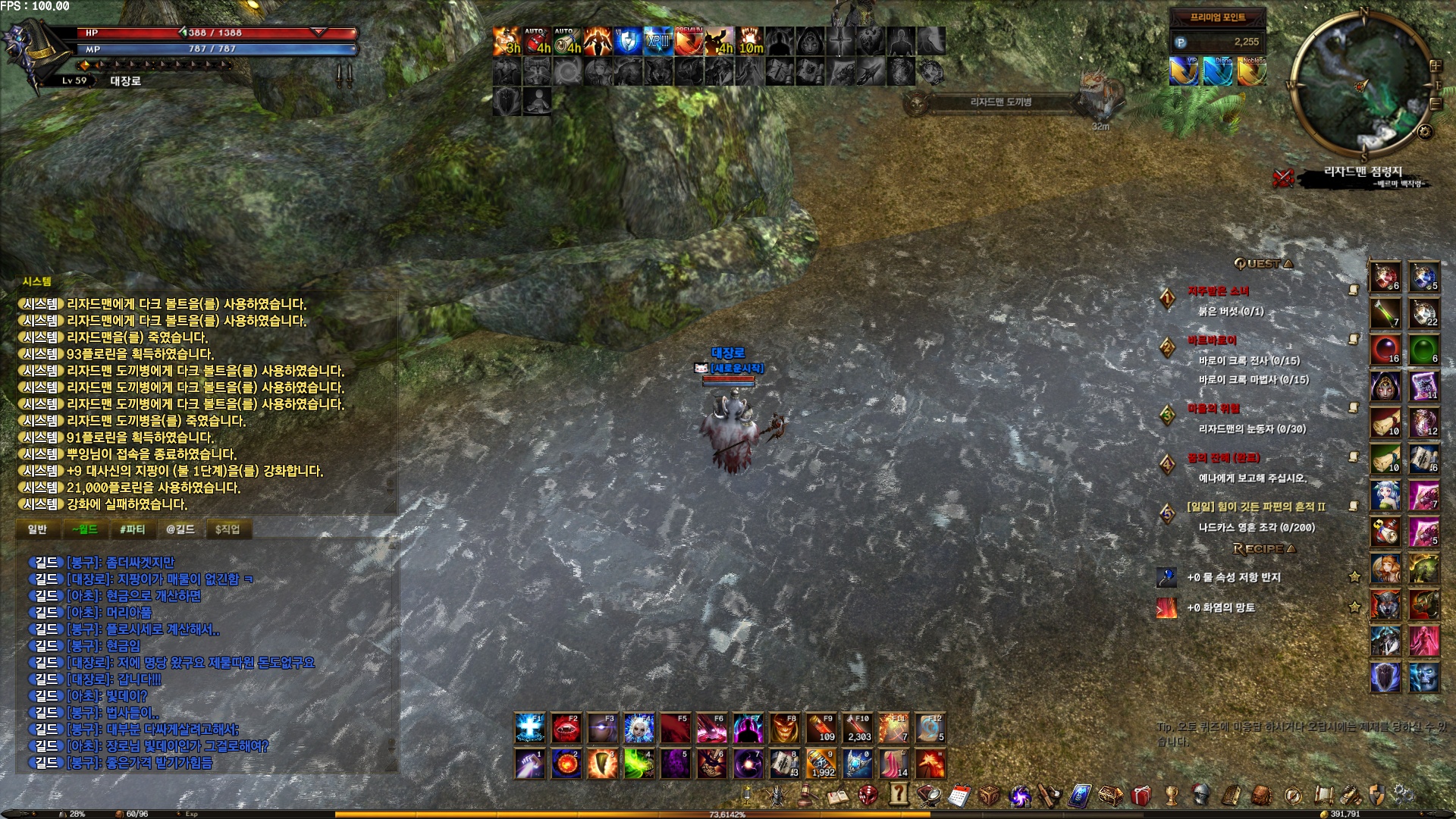Image resolution: width=1456 pixels, height=819 pixels.
Task: Open the 파티 chat tab
Action: (132, 529)
